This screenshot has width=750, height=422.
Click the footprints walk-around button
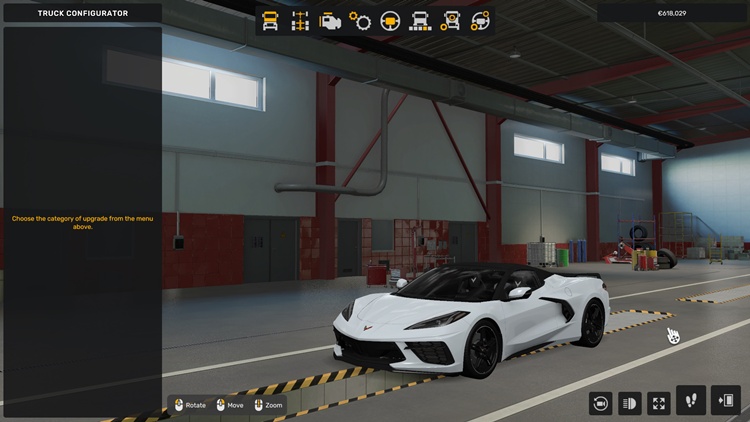click(x=692, y=400)
